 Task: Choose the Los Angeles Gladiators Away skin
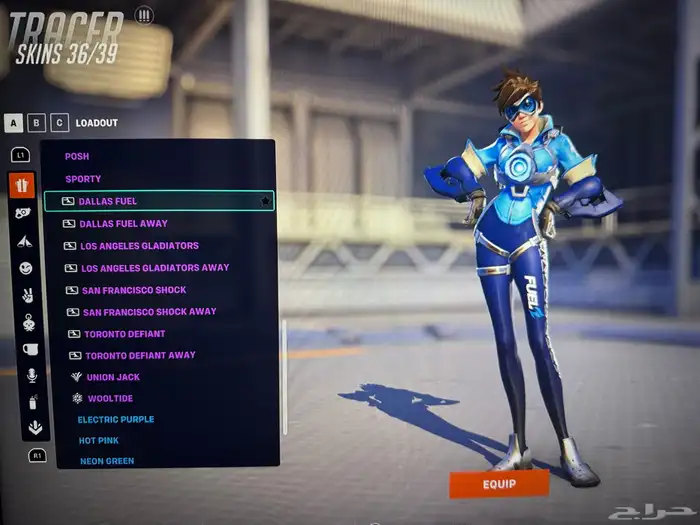[x=154, y=267]
